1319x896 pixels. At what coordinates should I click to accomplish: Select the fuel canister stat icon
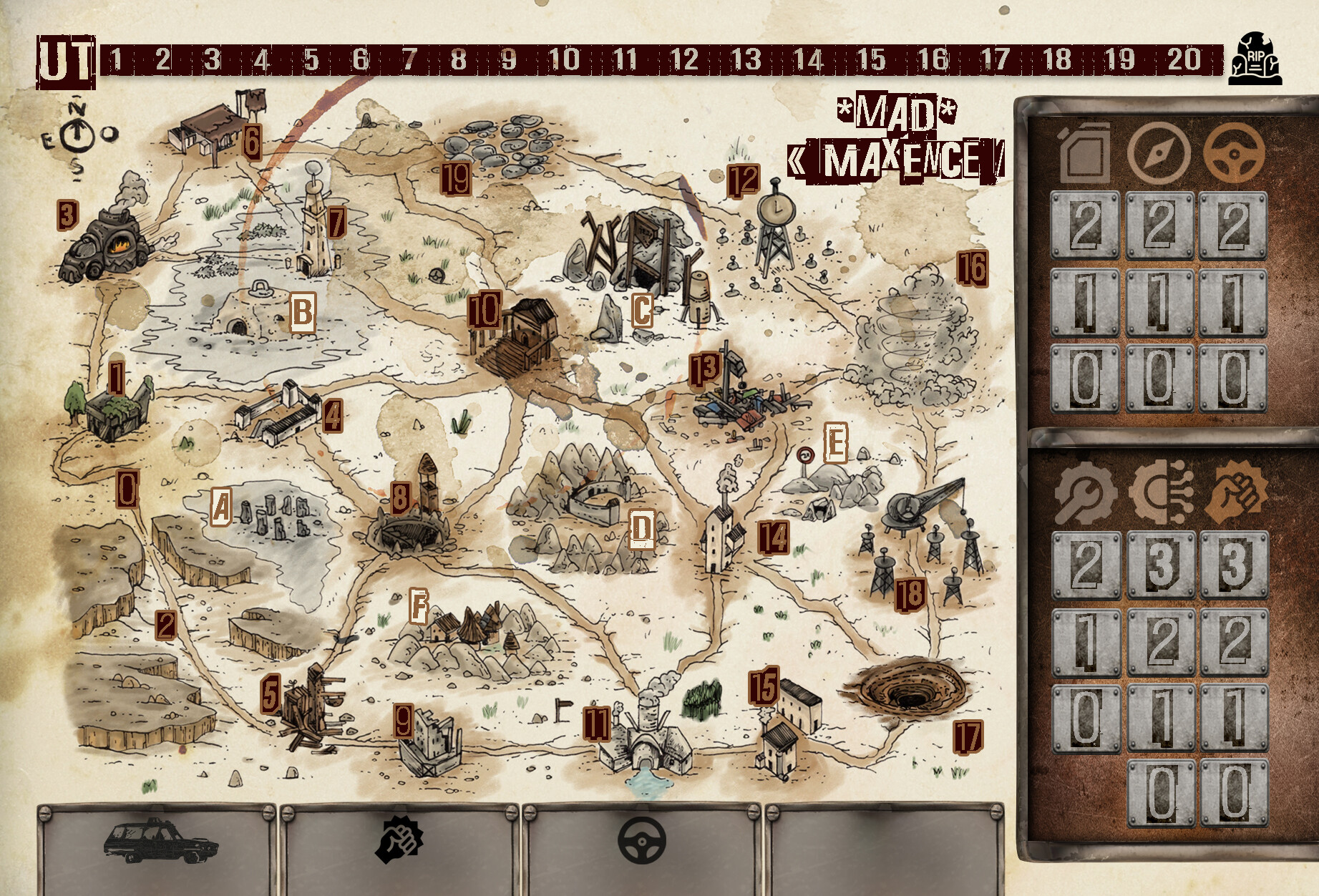point(1085,152)
